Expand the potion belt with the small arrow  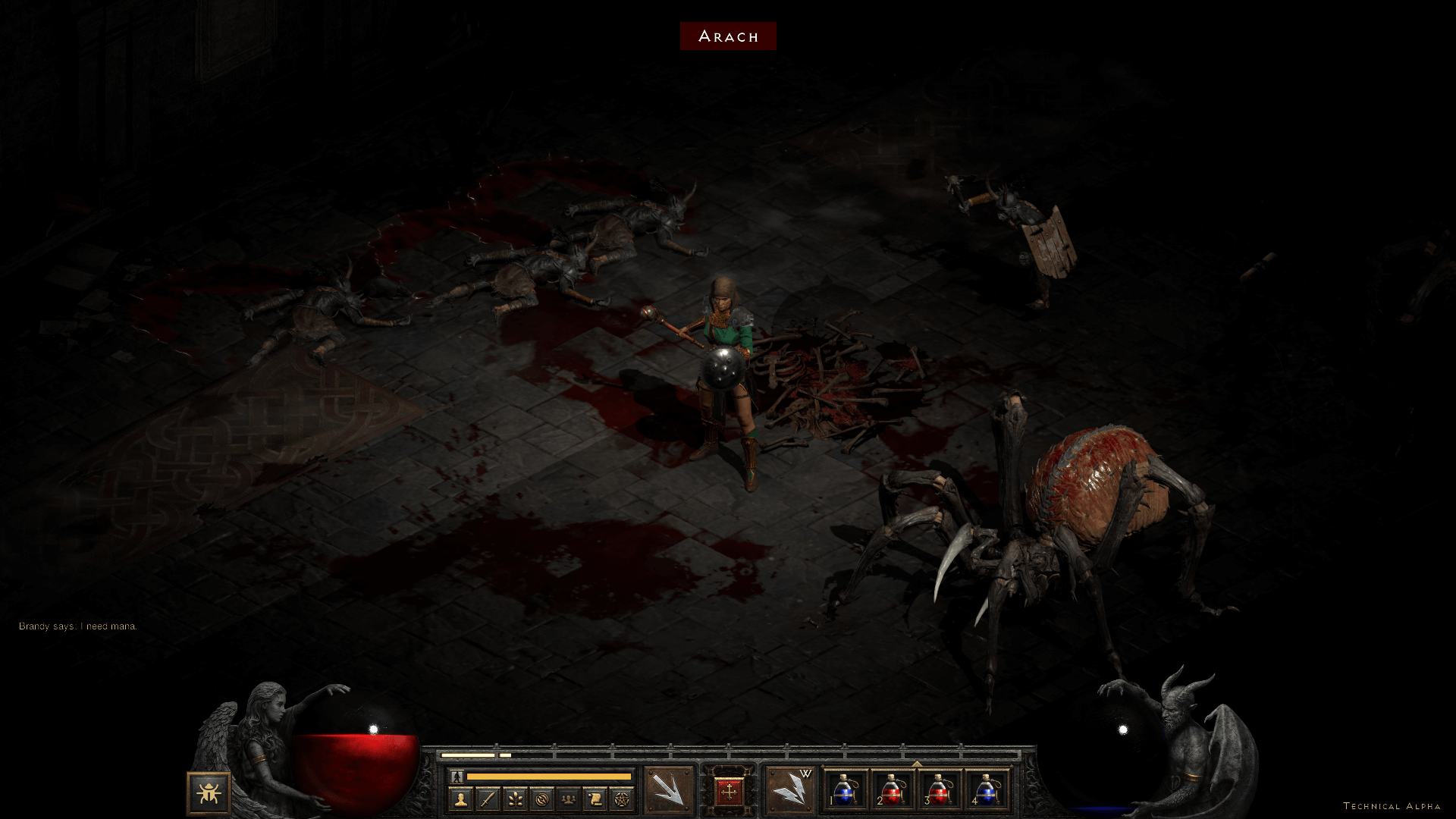916,764
